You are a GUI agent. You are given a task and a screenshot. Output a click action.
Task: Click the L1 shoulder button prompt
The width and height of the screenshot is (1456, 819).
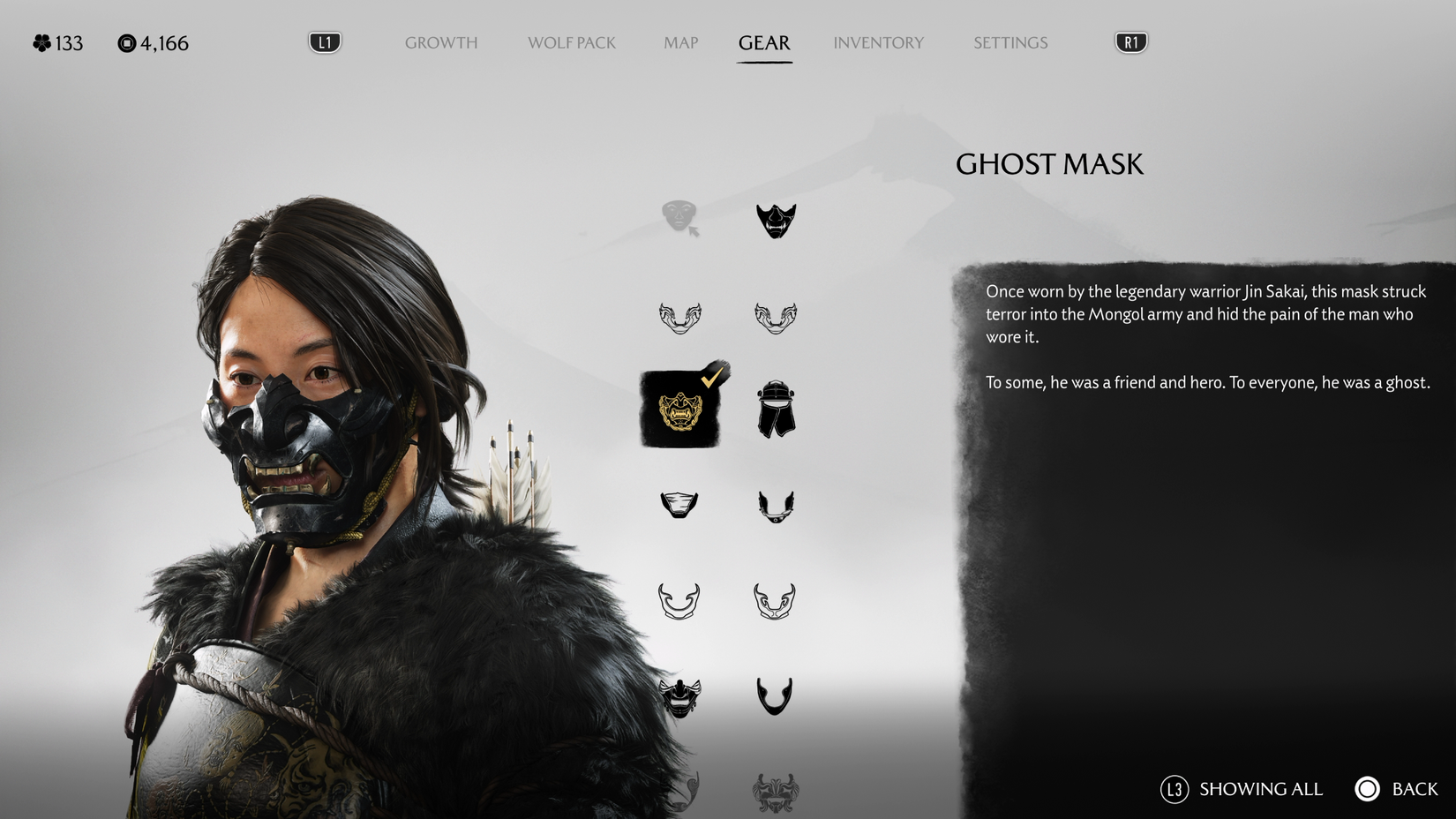(324, 40)
